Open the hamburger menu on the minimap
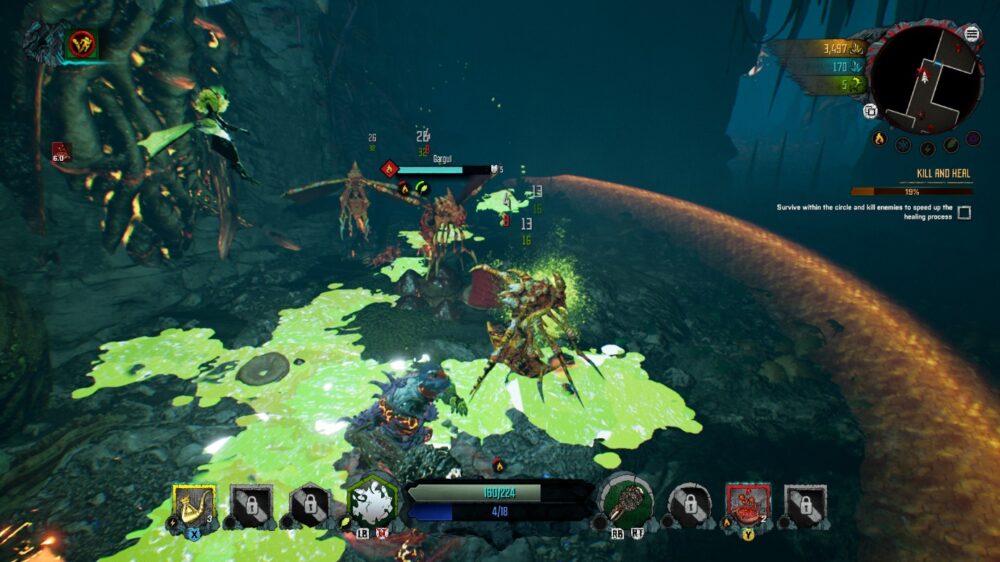1000x562 pixels. (x=972, y=34)
